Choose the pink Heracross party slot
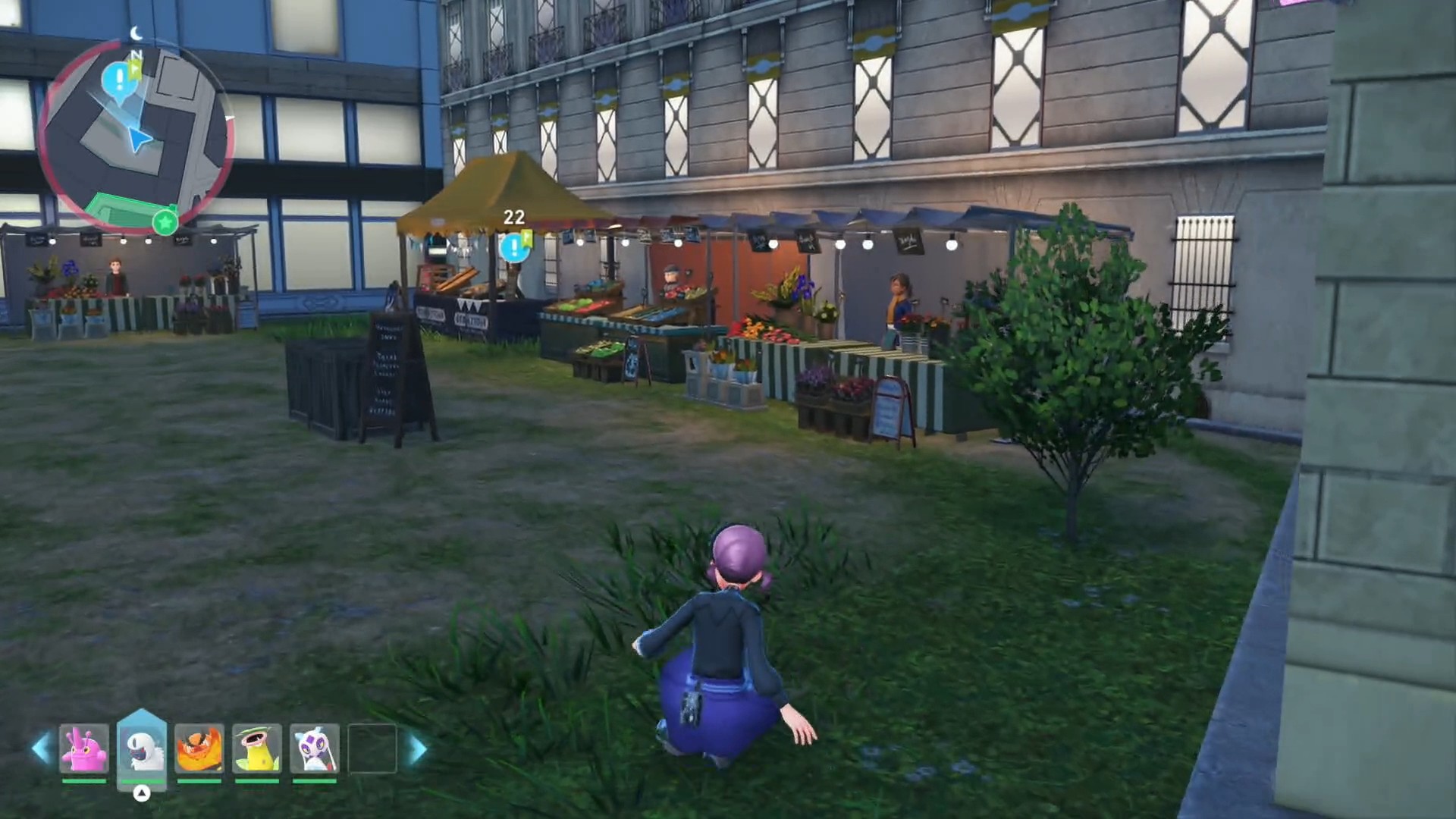Screen dimensions: 1456x819 point(83,748)
